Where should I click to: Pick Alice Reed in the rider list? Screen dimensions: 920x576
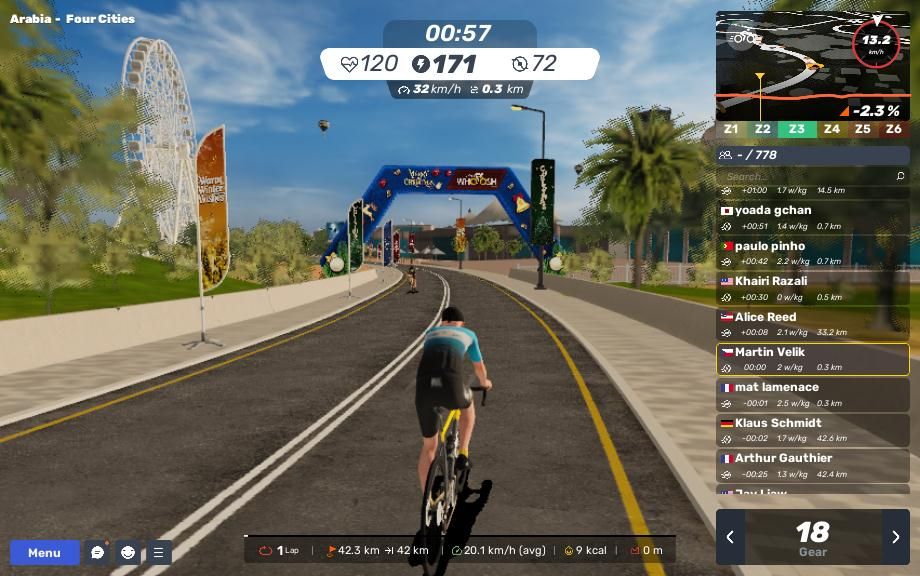click(x=812, y=324)
